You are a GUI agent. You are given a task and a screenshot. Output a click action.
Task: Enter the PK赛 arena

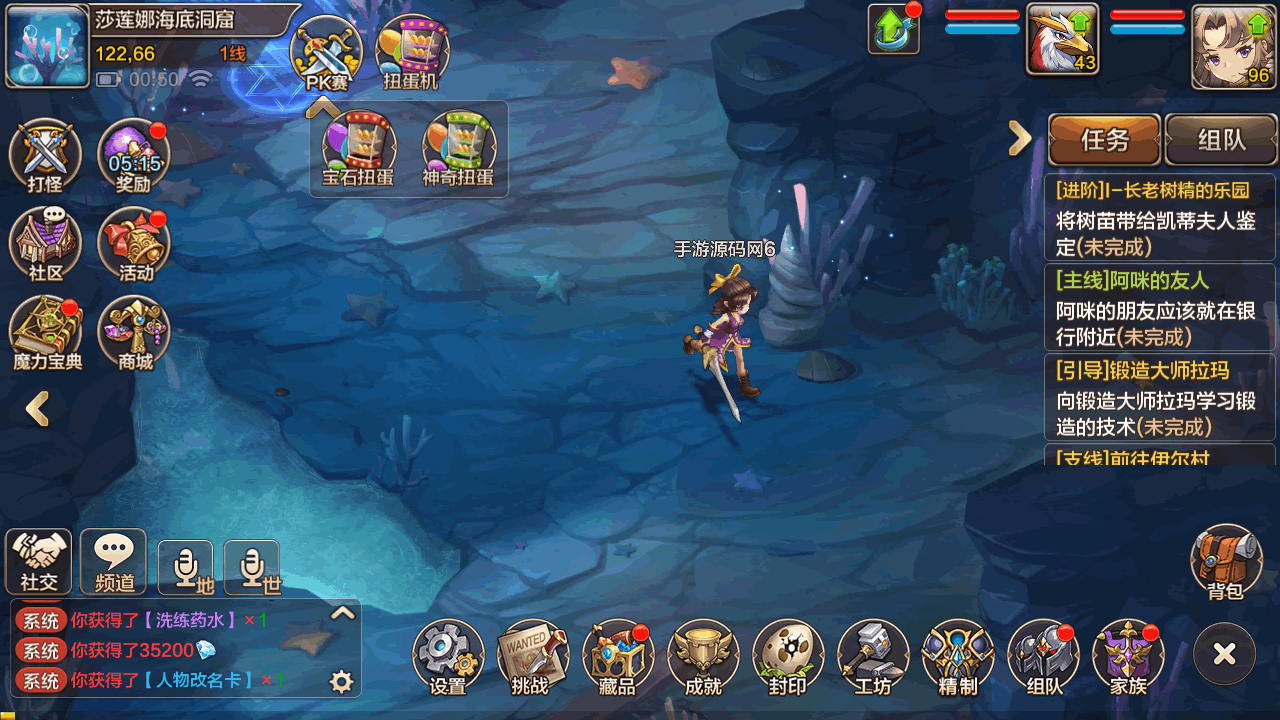click(326, 54)
